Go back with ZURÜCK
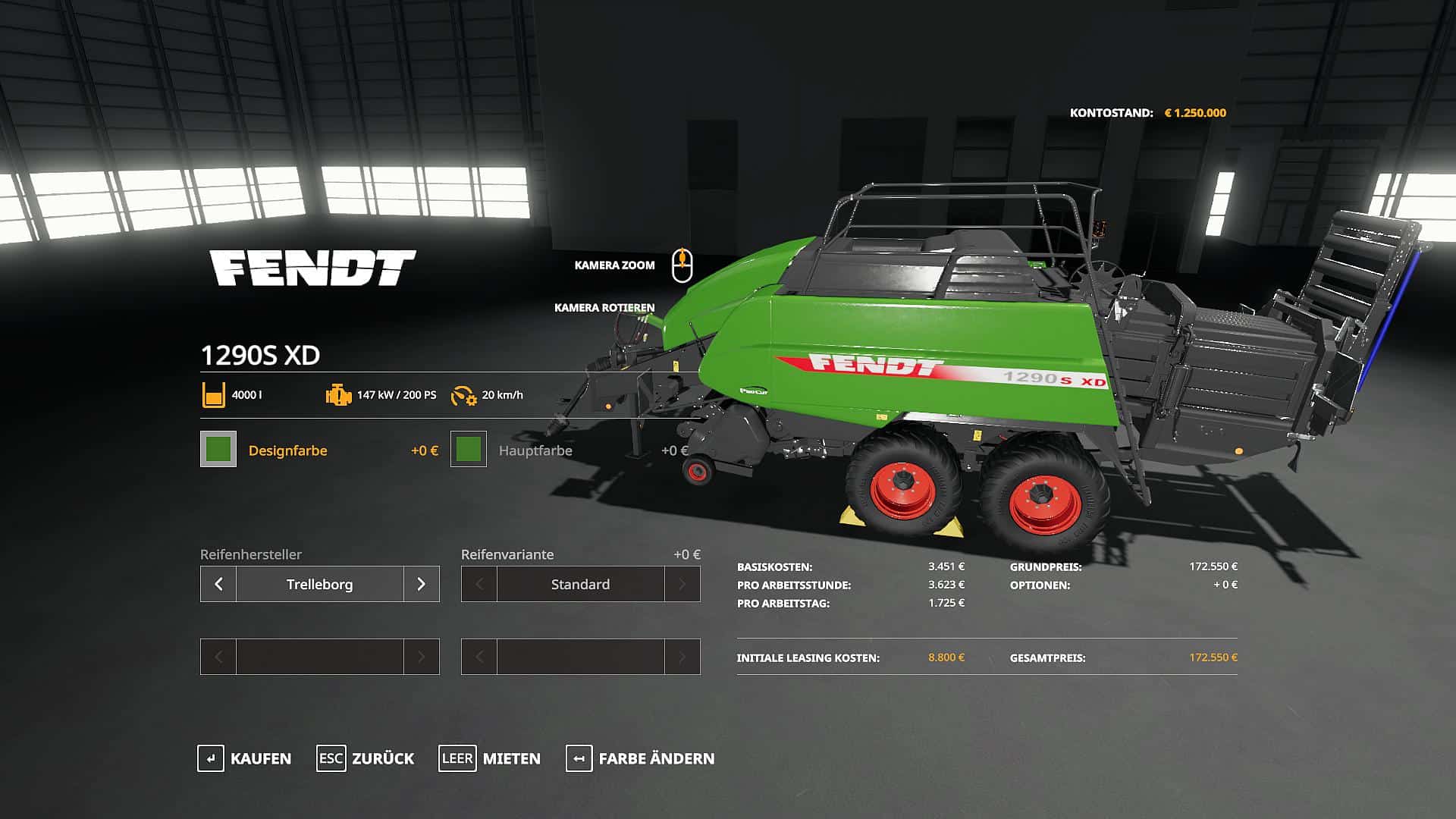This screenshot has height=819, width=1456. coord(366,758)
